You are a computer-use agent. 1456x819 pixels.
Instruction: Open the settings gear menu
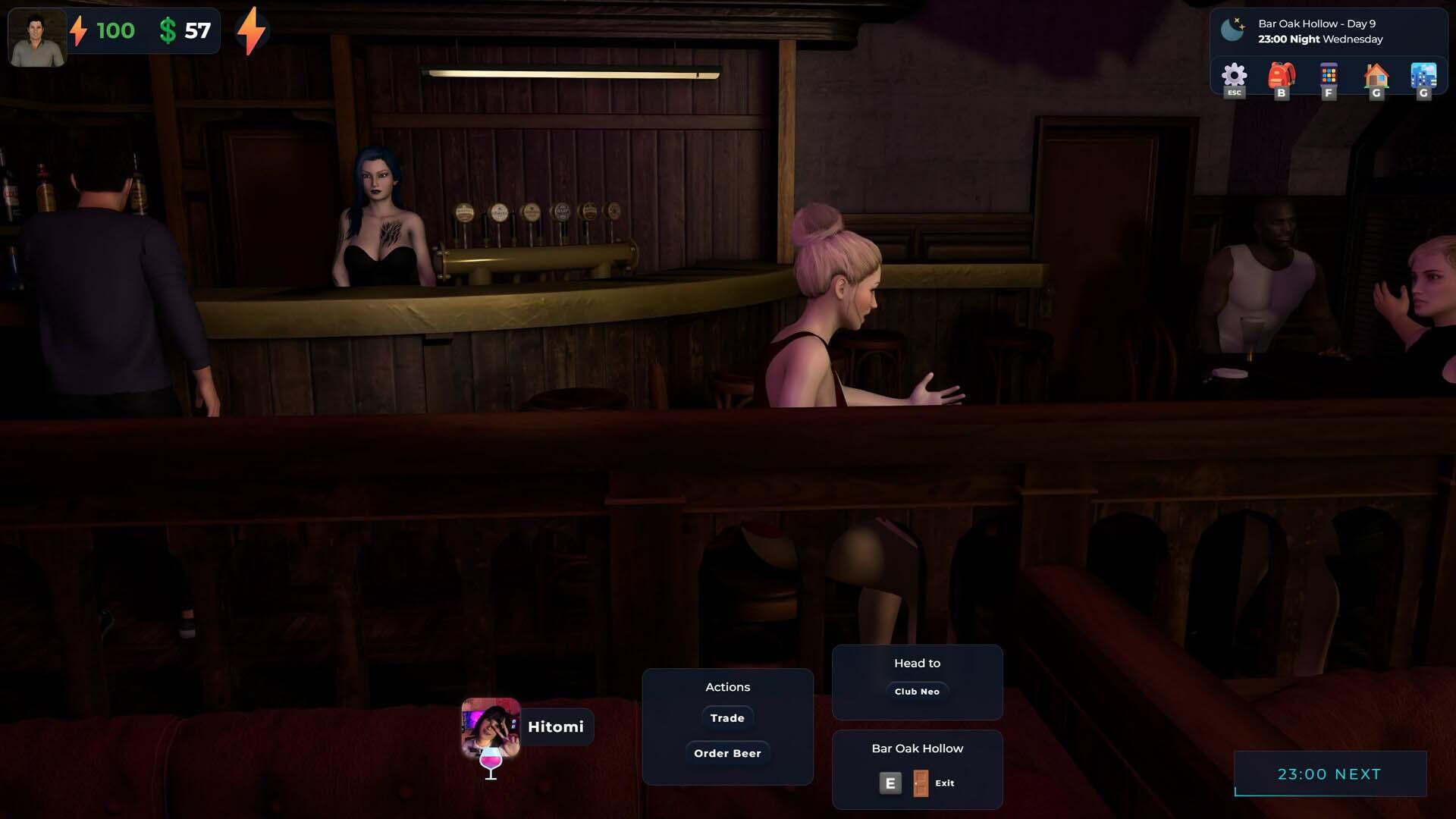click(1234, 77)
